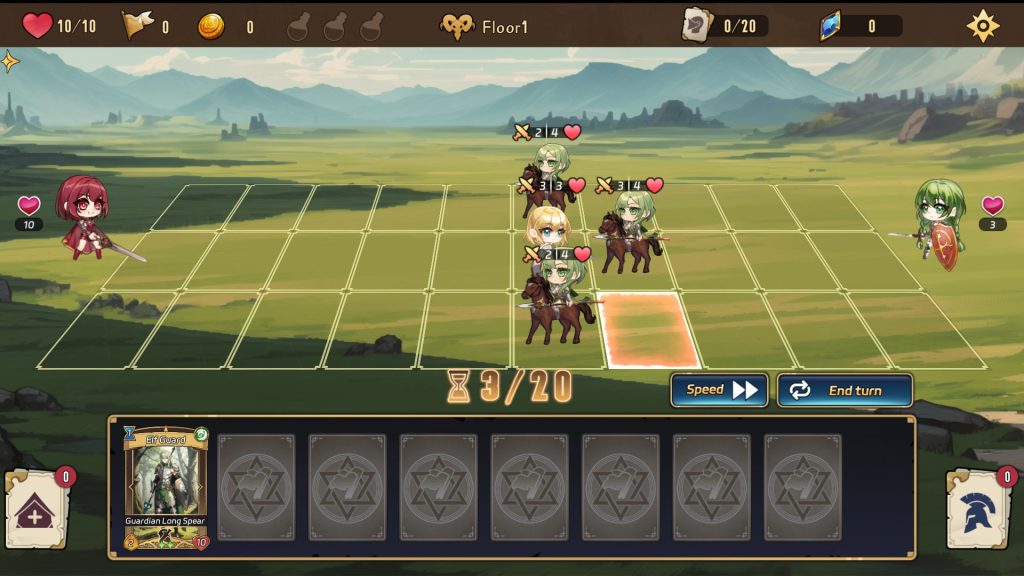Click the End turn button
This screenshot has width=1024, height=576.
844,390
